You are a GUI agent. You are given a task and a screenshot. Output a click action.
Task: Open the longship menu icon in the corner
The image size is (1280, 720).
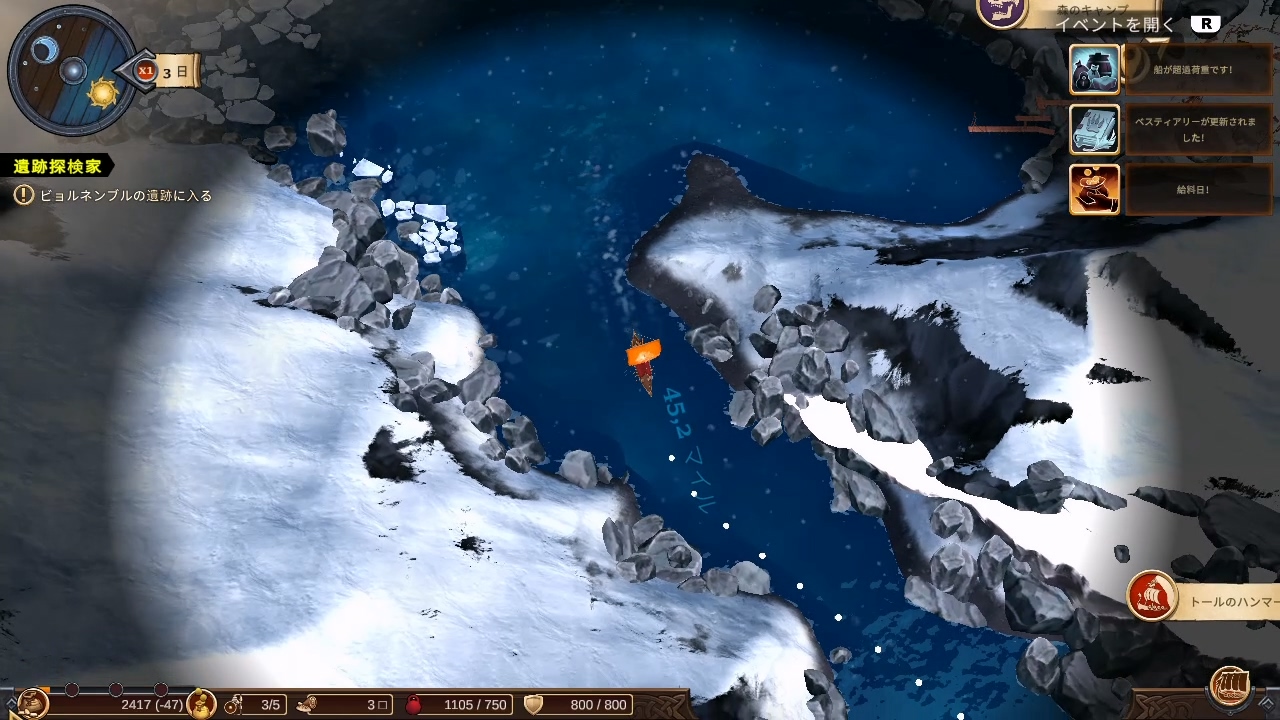click(1230, 686)
